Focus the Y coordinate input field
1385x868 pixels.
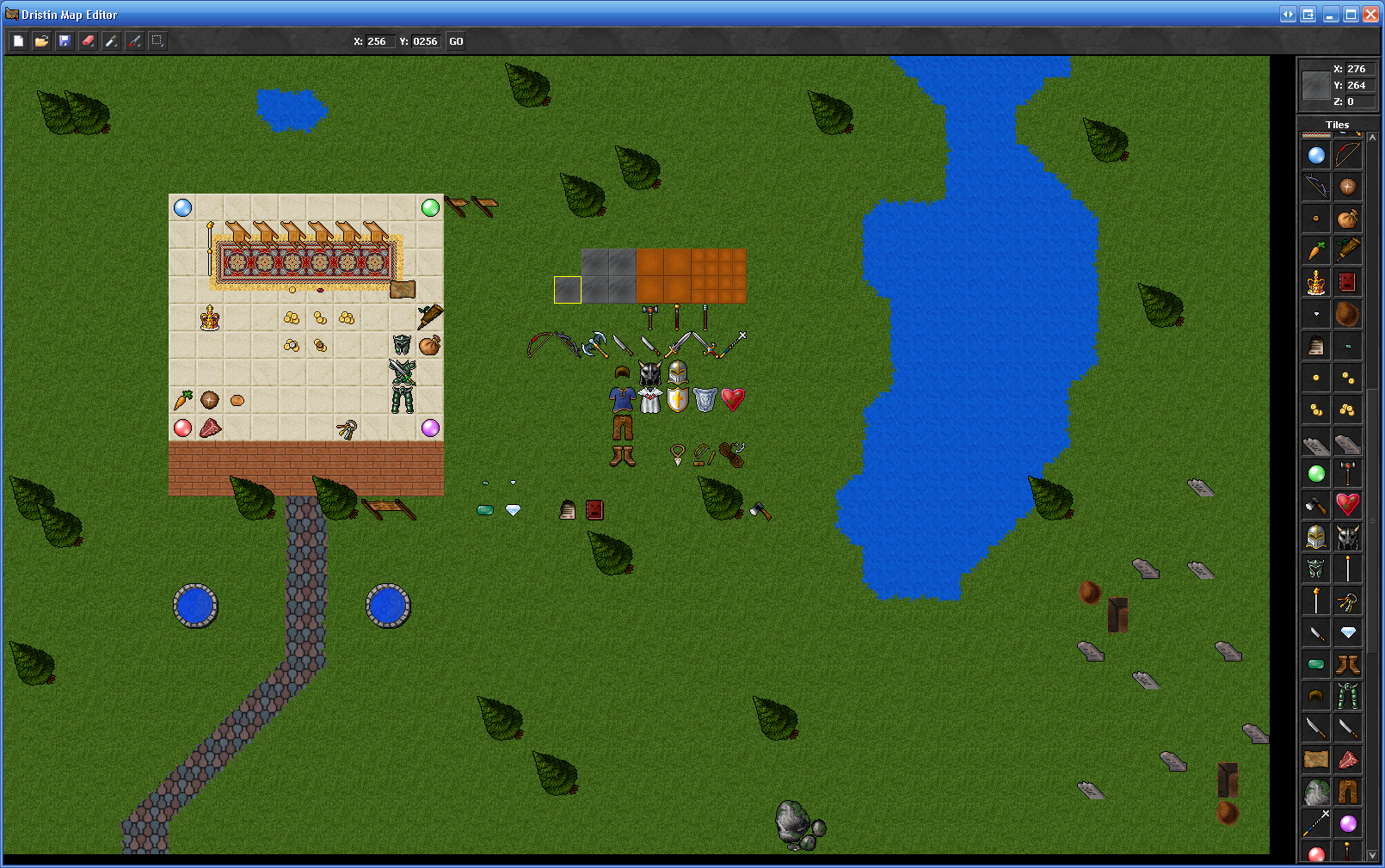click(x=425, y=41)
